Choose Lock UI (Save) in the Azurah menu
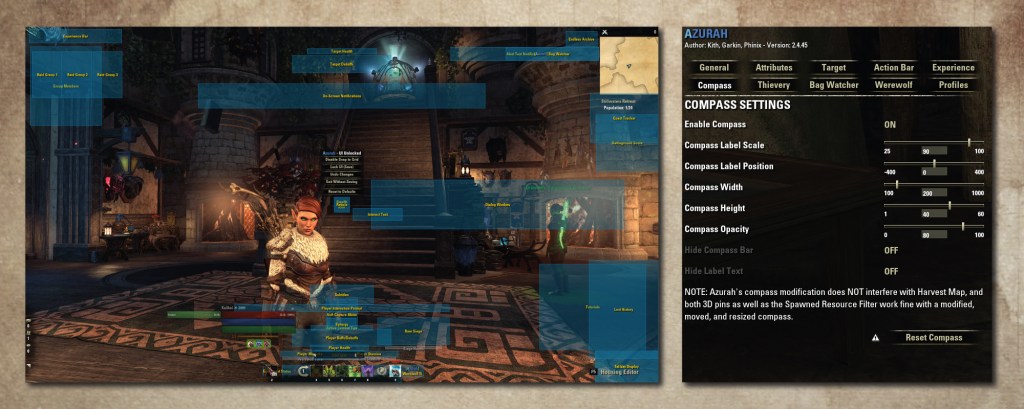 pos(342,166)
